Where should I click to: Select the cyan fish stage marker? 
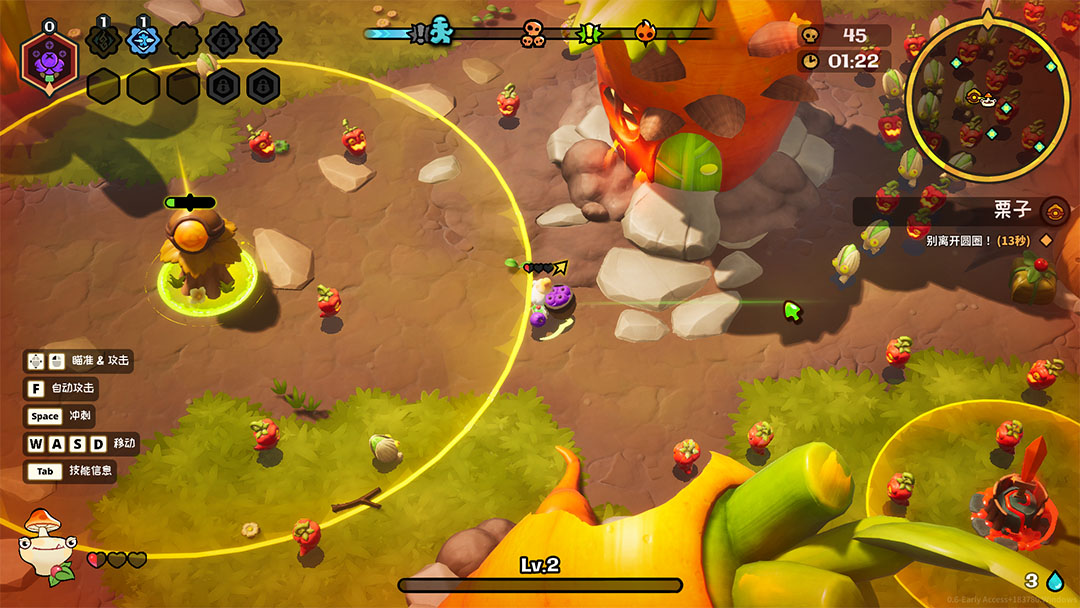coord(440,34)
